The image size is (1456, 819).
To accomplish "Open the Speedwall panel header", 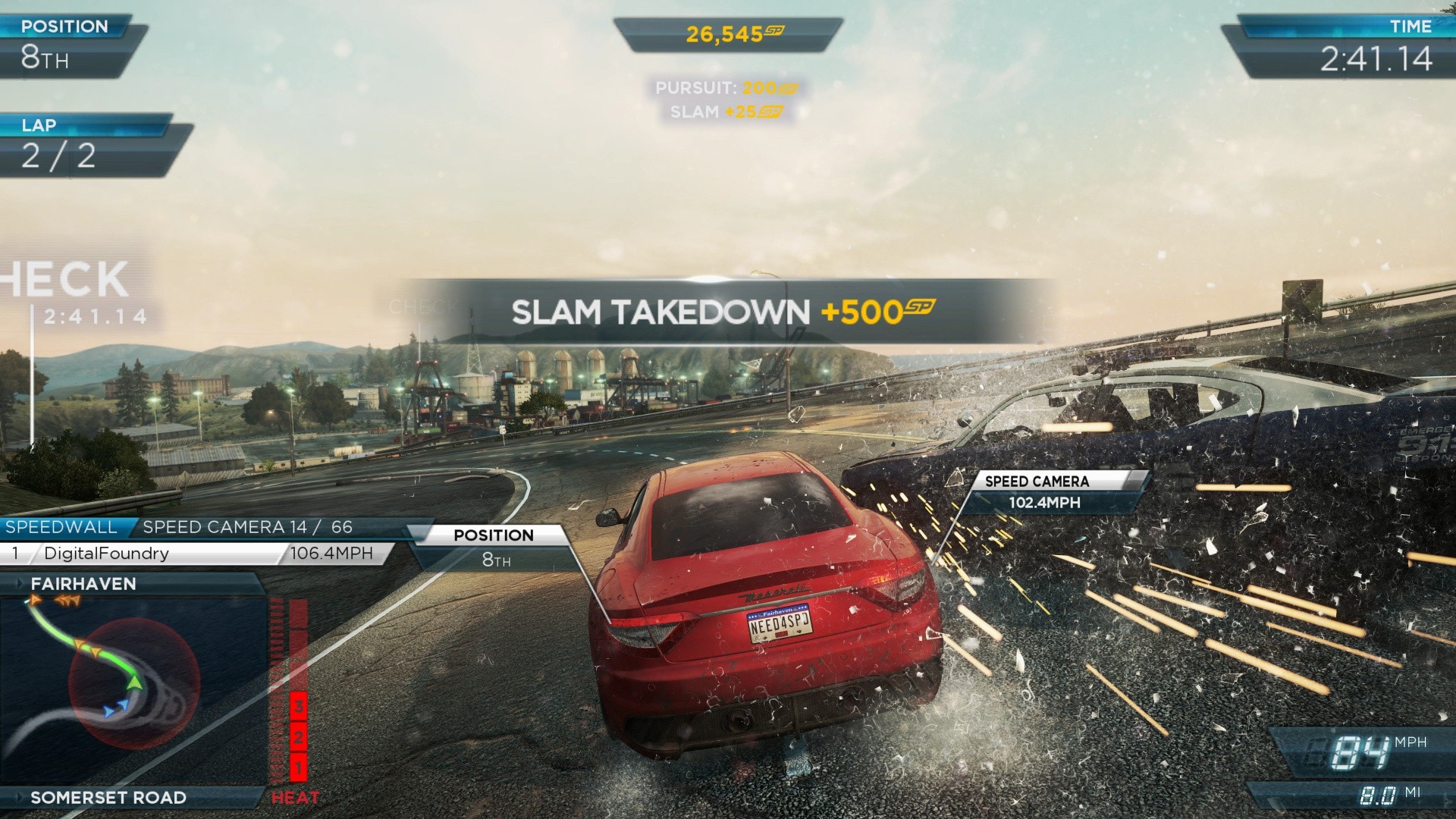I will click(x=62, y=527).
